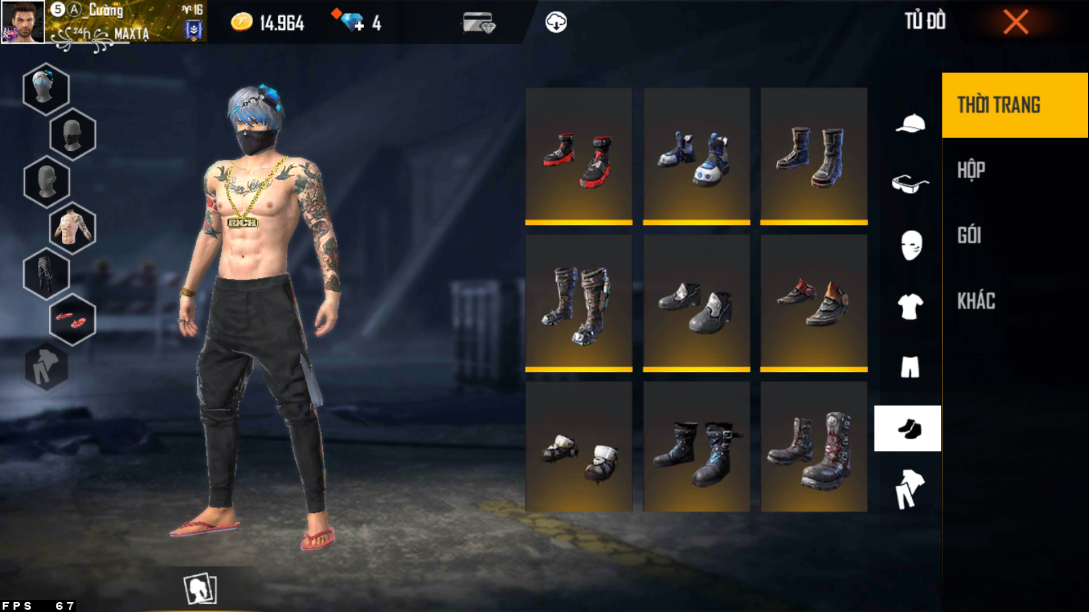Open the t-shirt category
Viewport: 1089px width, 612px height.
[x=909, y=307]
